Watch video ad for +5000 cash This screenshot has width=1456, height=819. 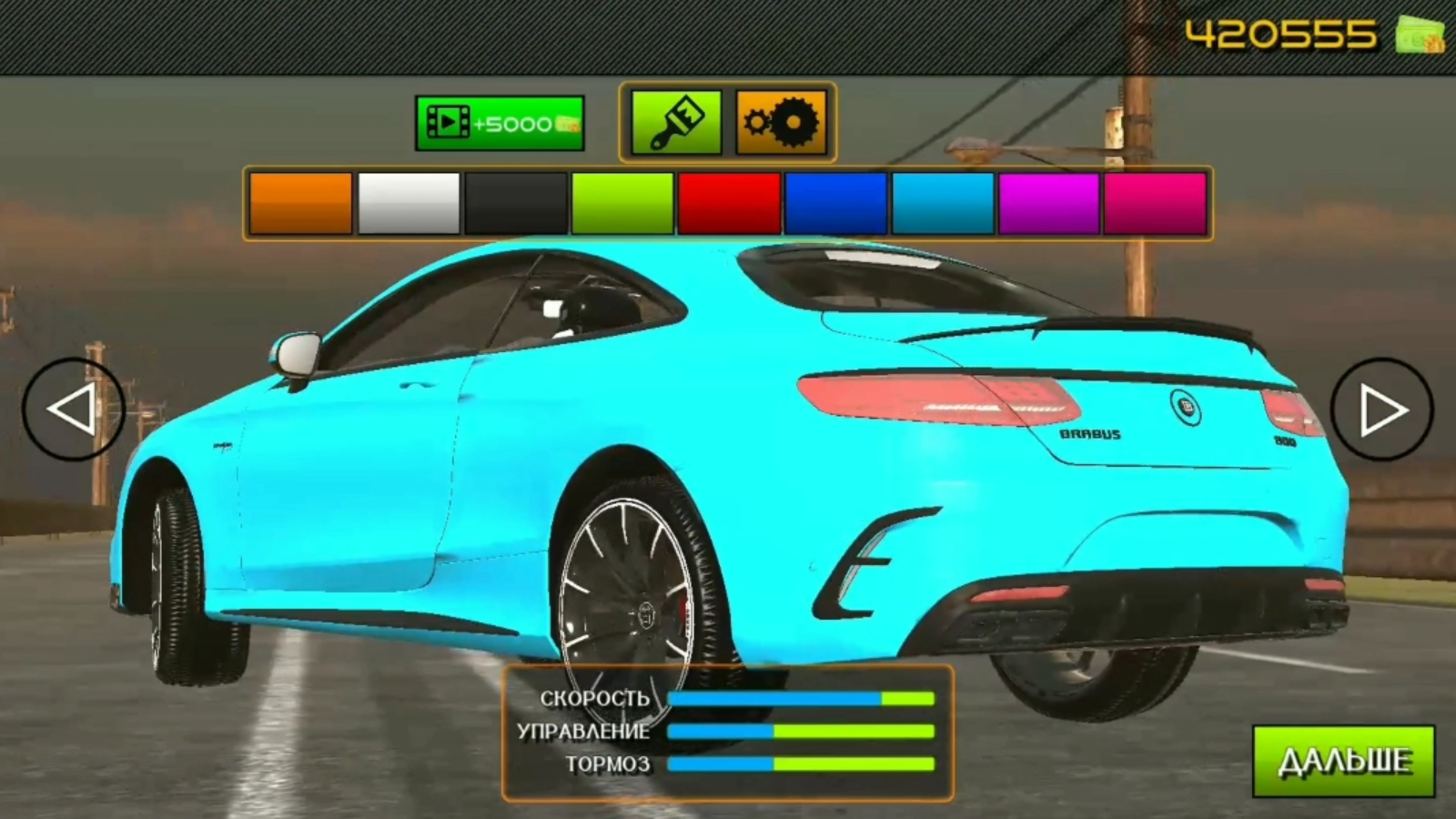[x=498, y=120]
